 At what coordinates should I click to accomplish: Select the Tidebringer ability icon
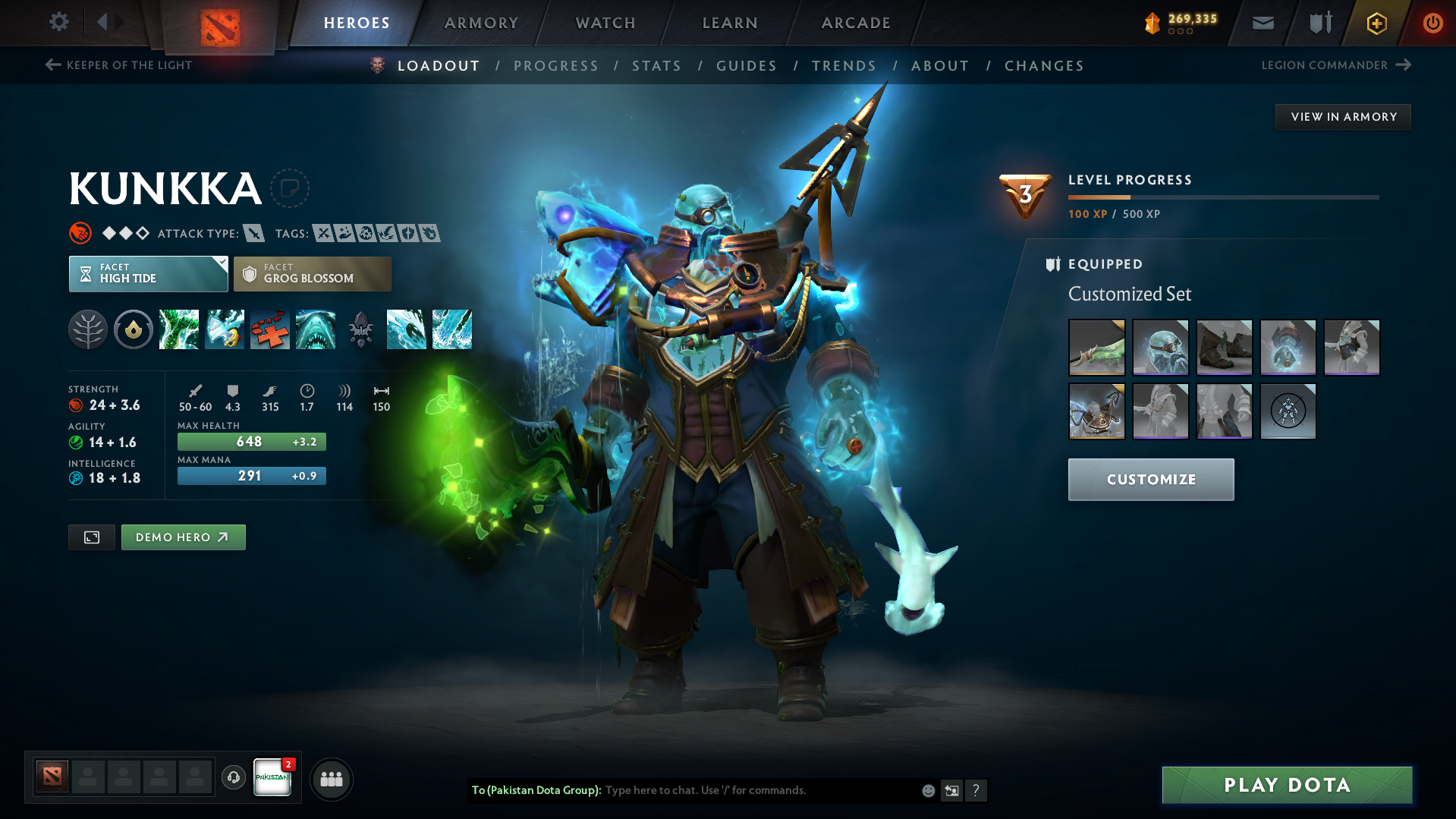tap(225, 329)
